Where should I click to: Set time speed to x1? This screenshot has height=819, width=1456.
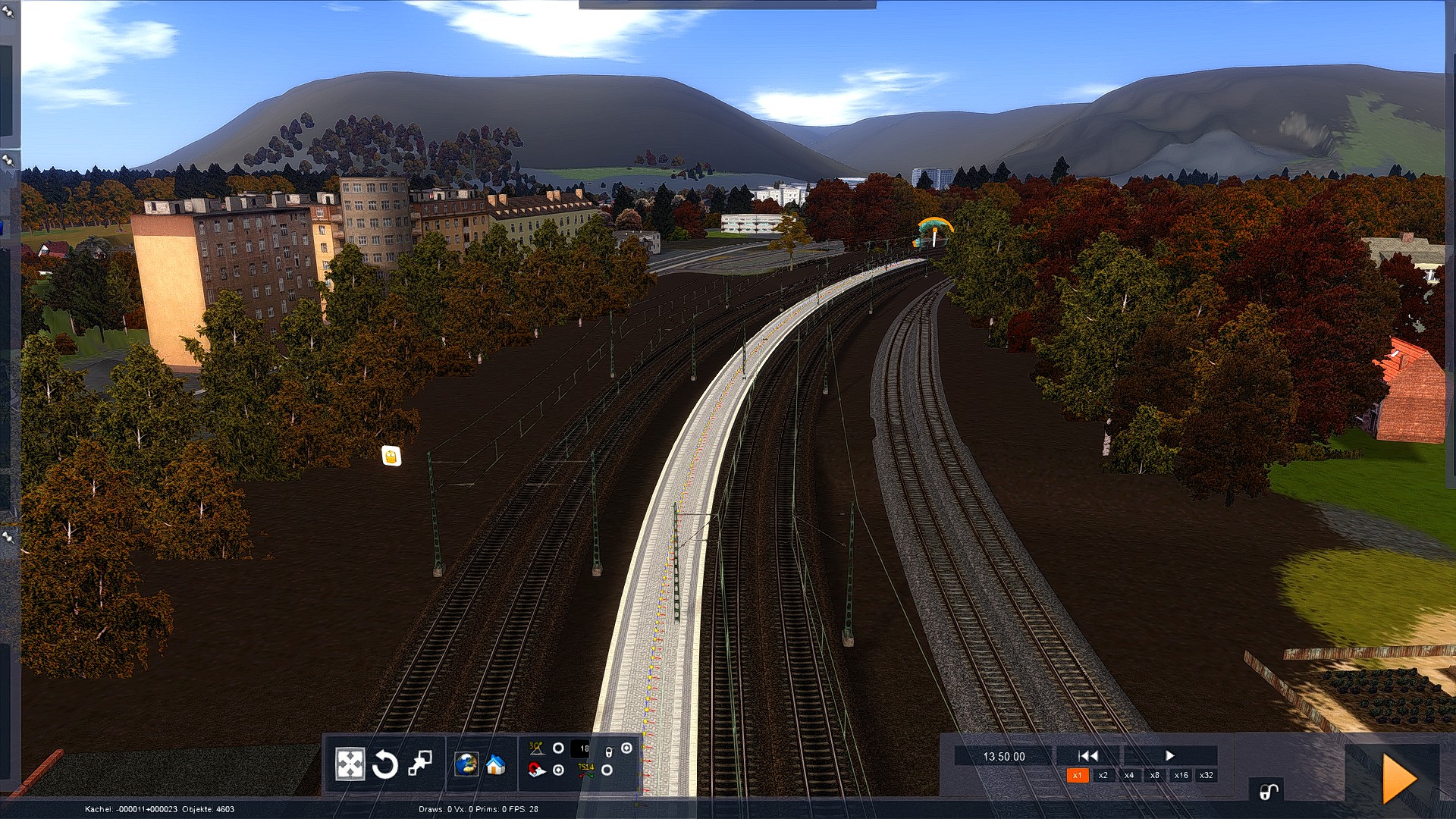tap(1077, 775)
